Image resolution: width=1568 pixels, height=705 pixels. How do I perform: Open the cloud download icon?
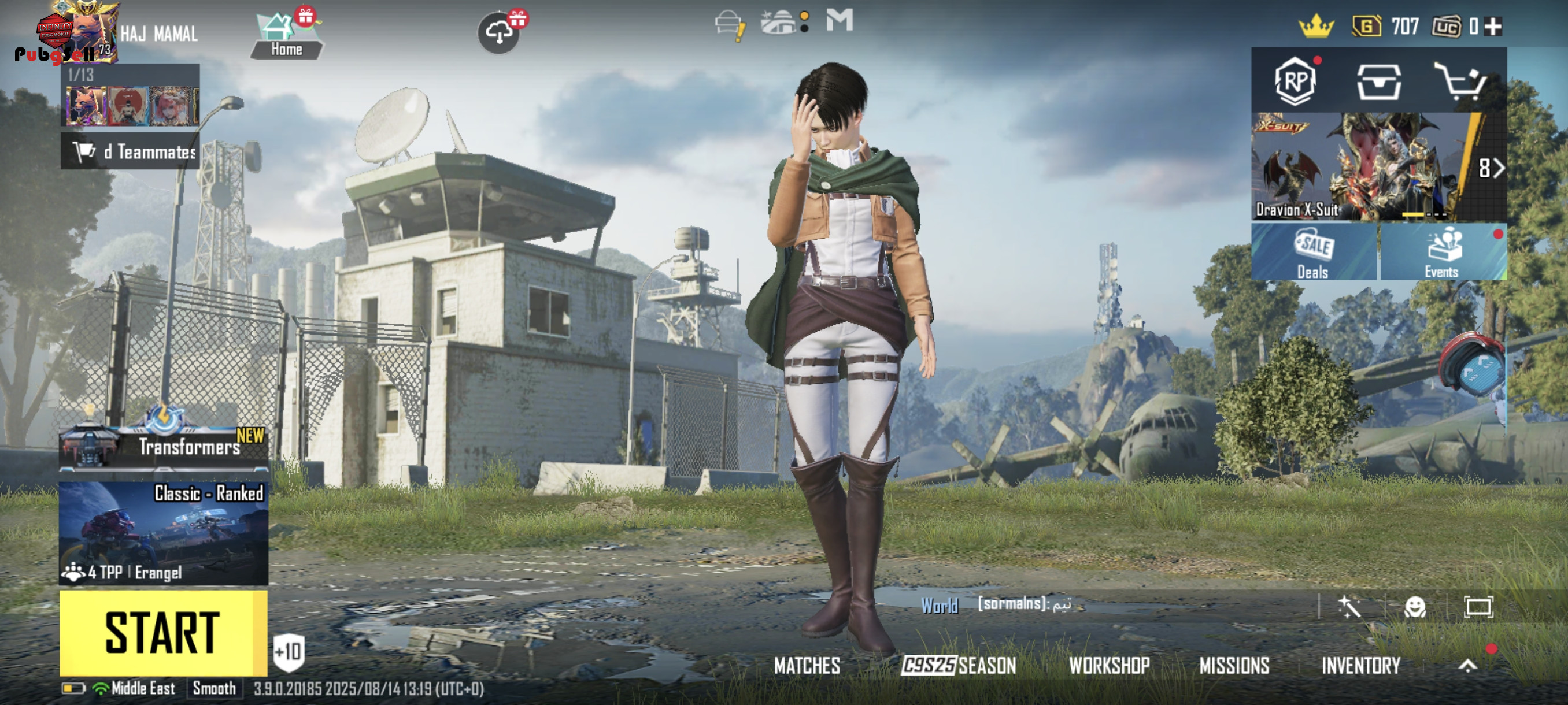click(x=498, y=34)
